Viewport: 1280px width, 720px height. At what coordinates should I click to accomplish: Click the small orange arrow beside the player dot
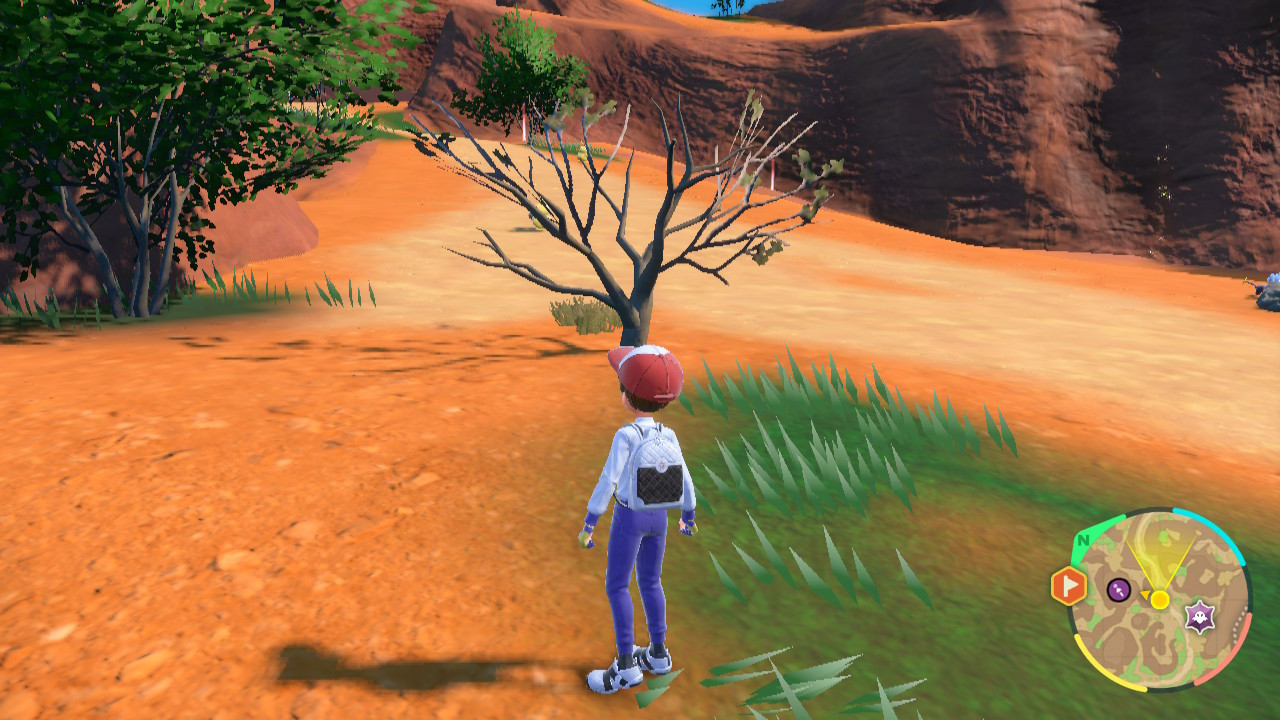1146,593
